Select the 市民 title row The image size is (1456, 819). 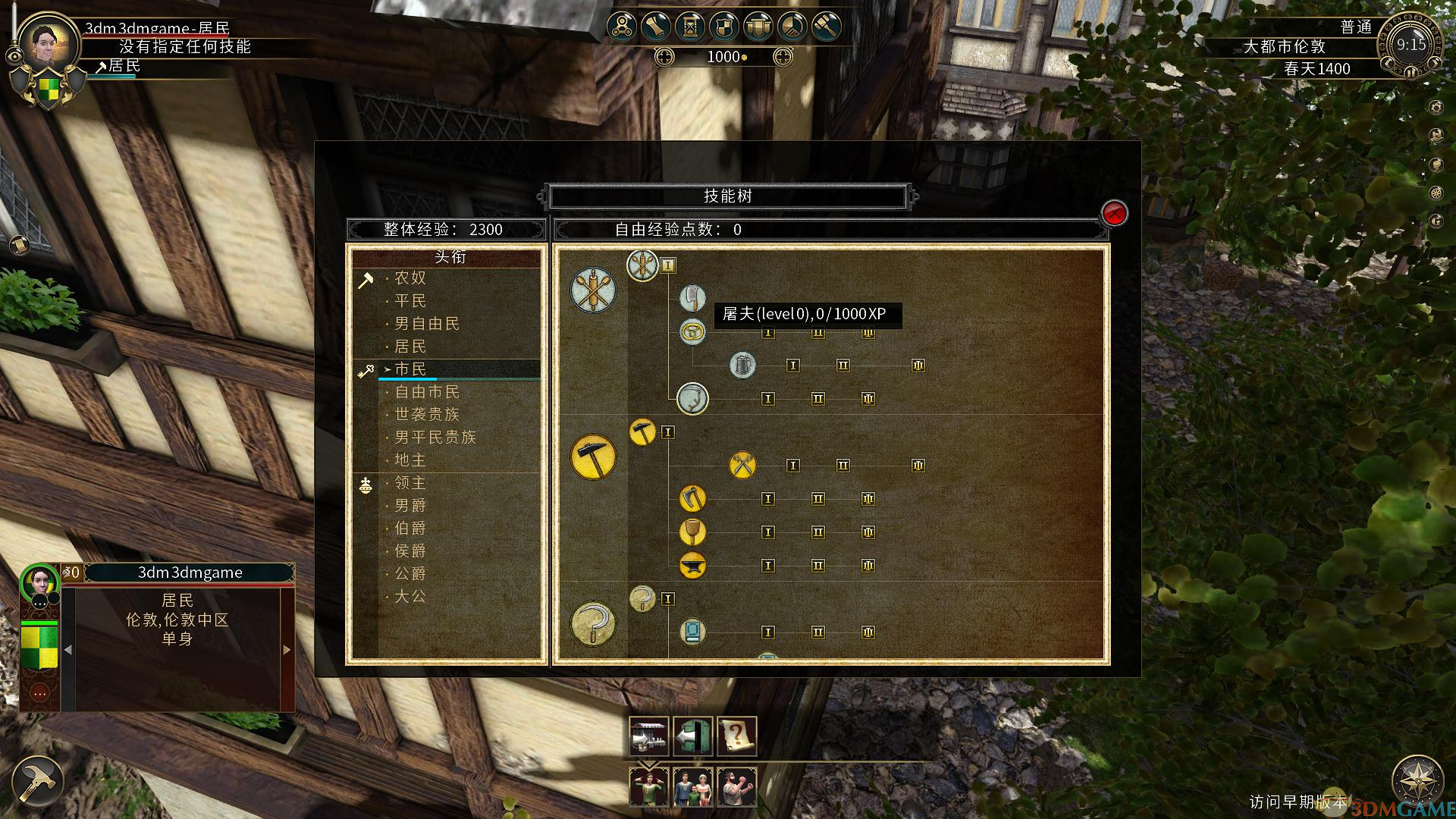pos(410,369)
